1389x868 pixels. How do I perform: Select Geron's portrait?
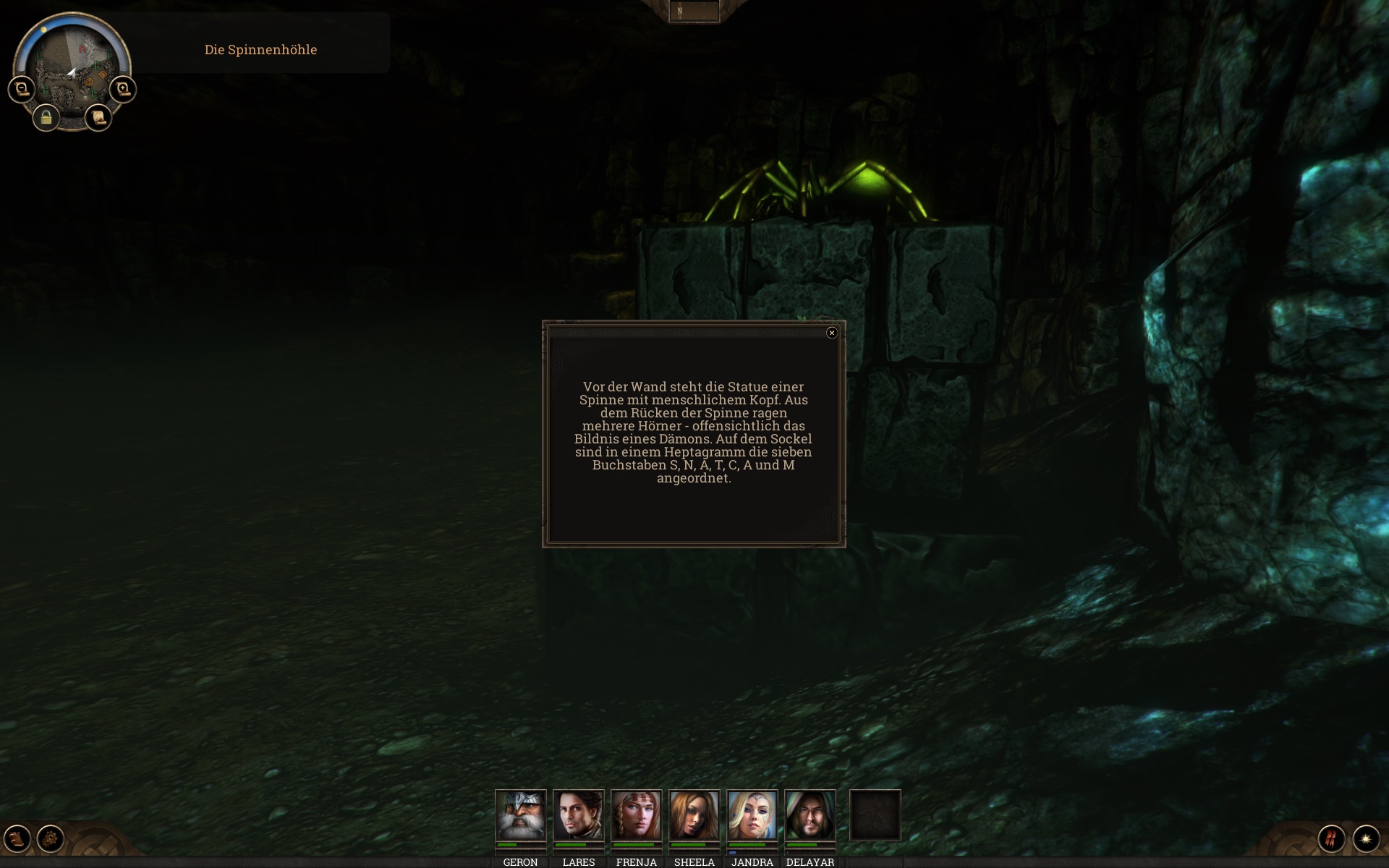(520, 815)
